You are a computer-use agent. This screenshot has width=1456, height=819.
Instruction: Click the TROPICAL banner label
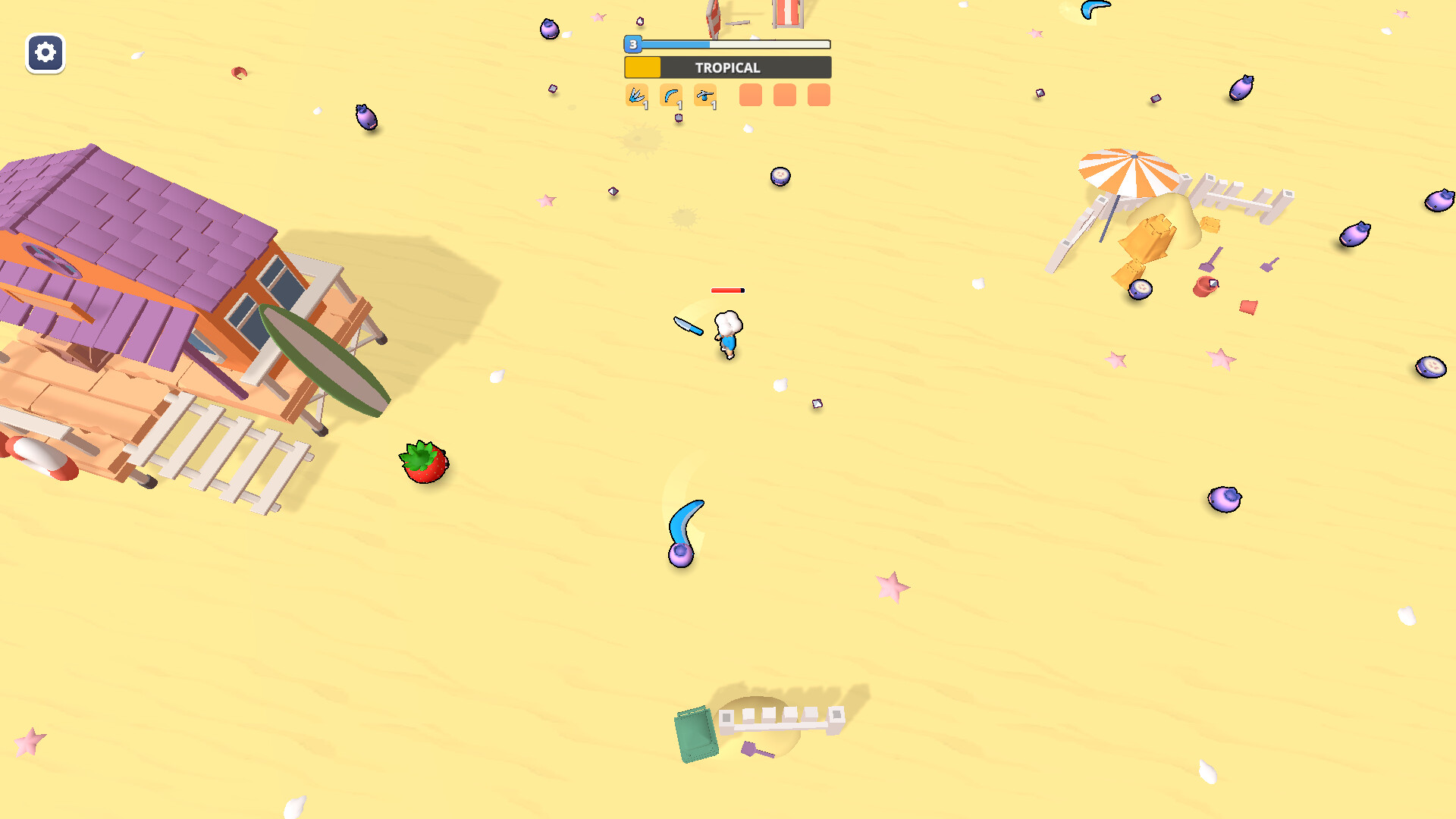(726, 67)
